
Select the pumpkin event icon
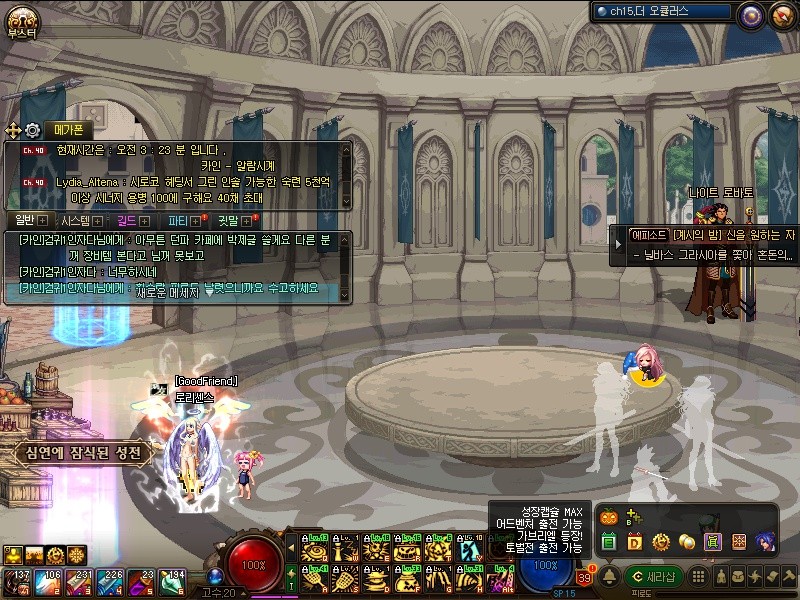607,517
